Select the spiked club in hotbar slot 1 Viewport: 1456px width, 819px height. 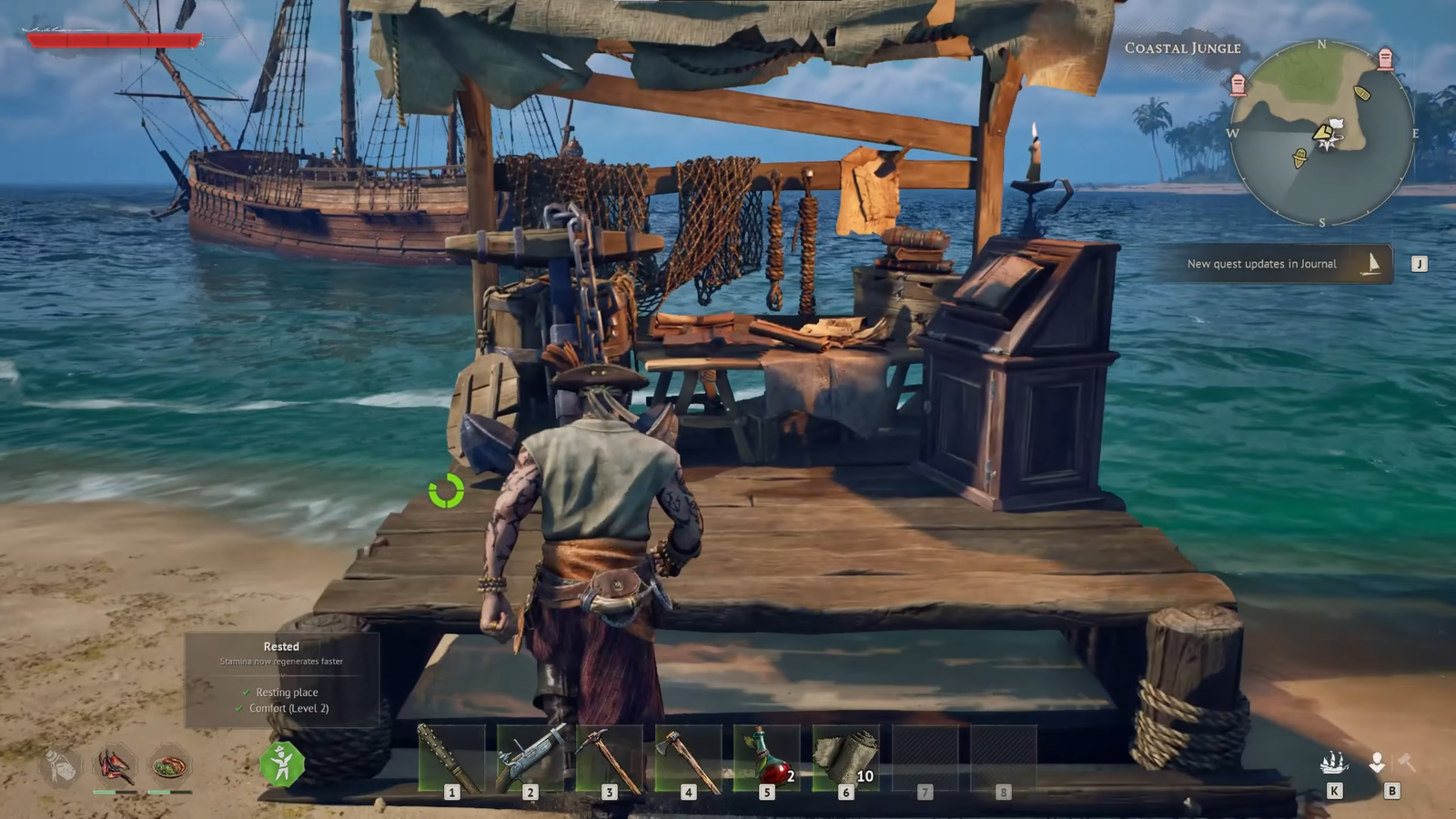point(451,758)
